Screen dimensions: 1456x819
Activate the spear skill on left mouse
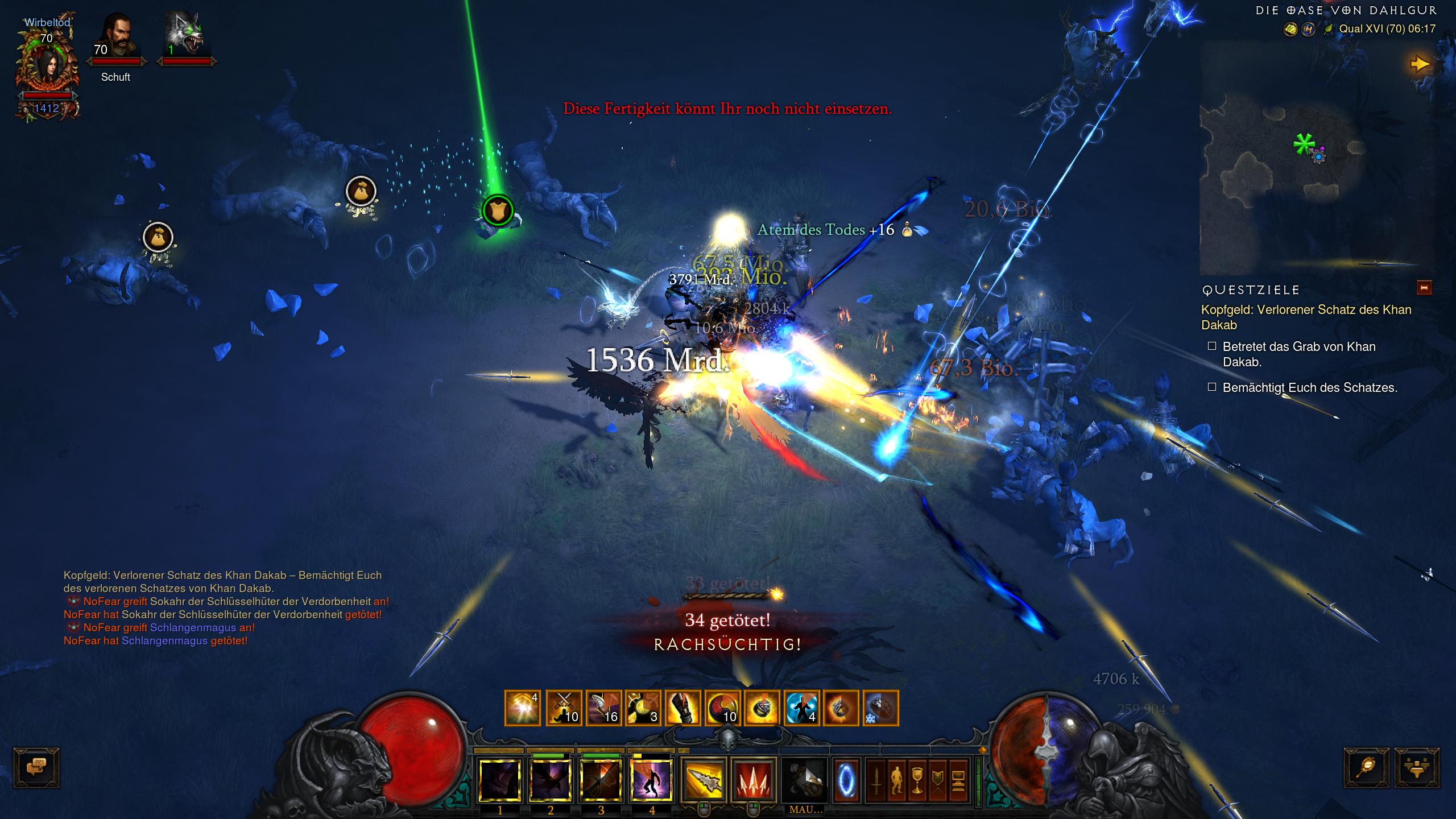(x=704, y=780)
